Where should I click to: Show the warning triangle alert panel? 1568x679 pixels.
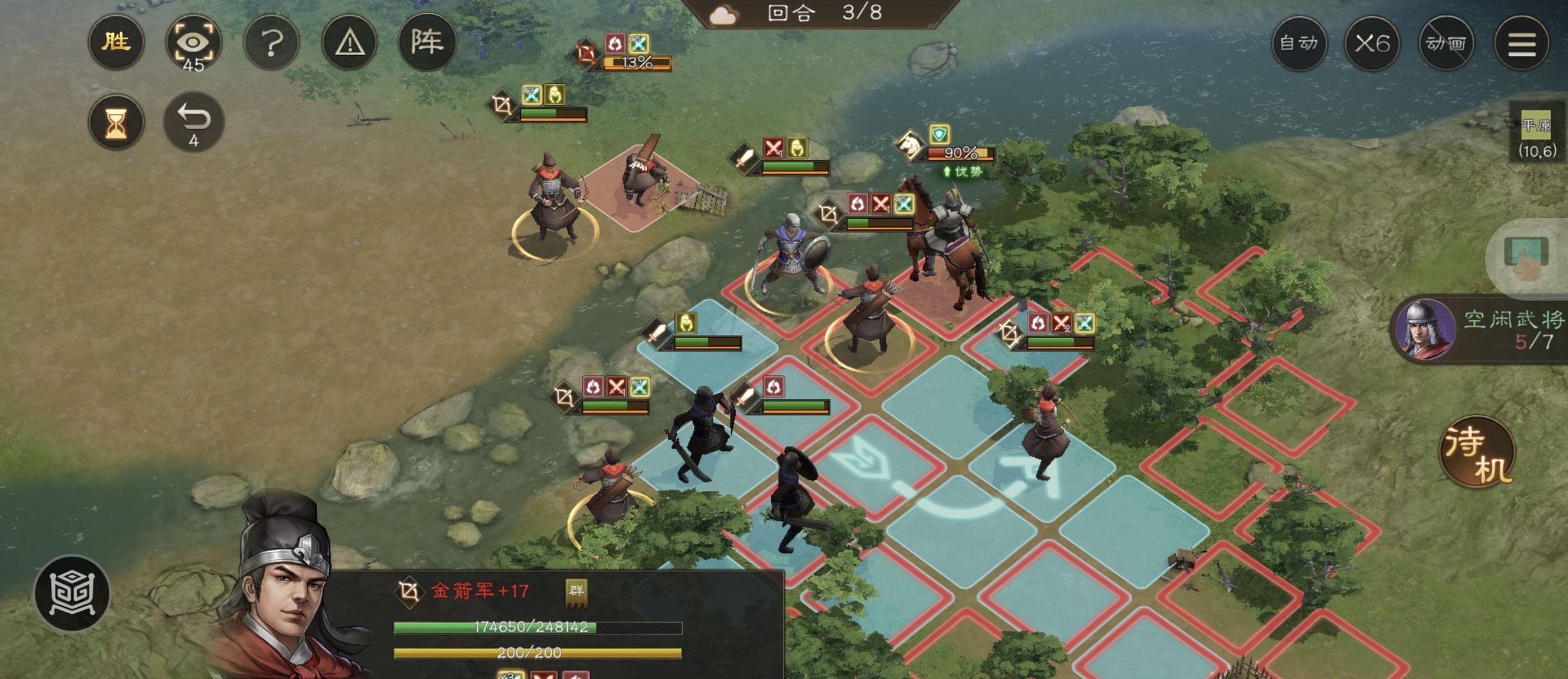click(x=350, y=44)
